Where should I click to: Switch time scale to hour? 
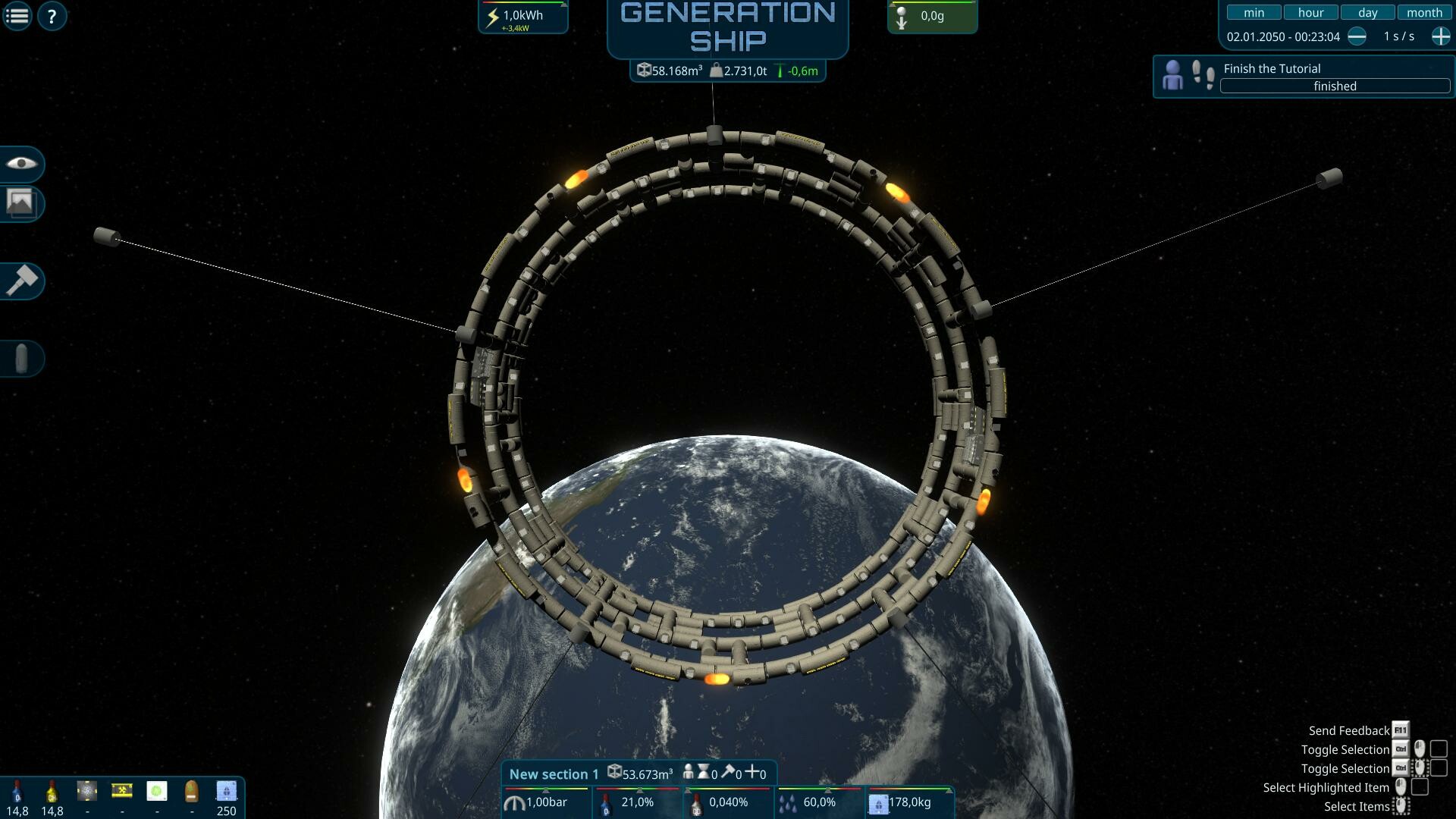pos(1310,11)
